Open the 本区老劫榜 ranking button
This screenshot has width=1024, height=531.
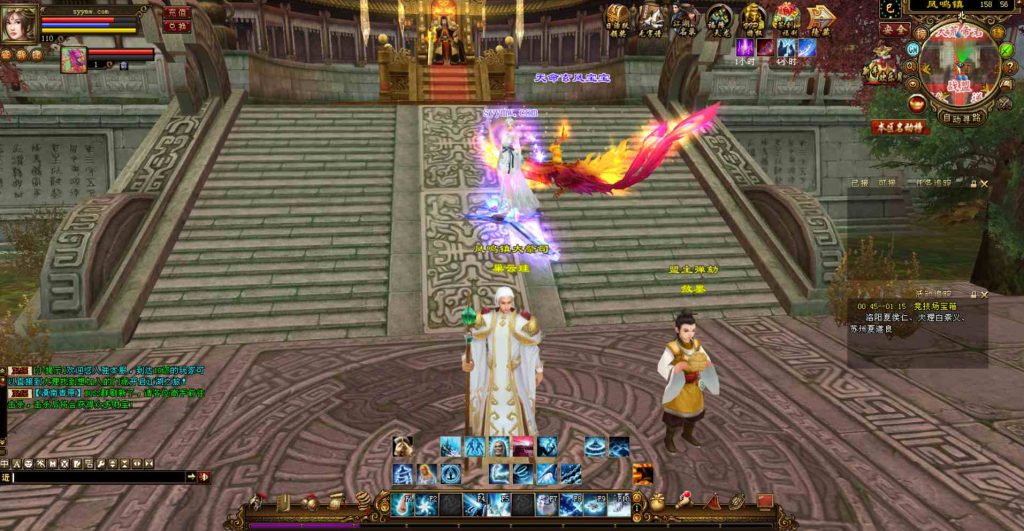(897, 128)
